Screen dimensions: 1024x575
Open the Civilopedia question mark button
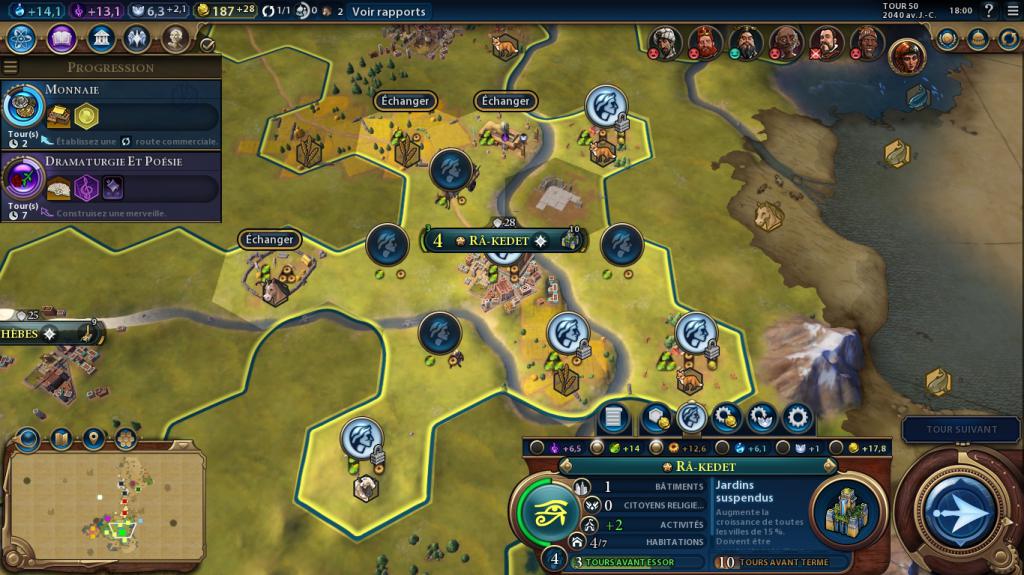click(x=989, y=11)
